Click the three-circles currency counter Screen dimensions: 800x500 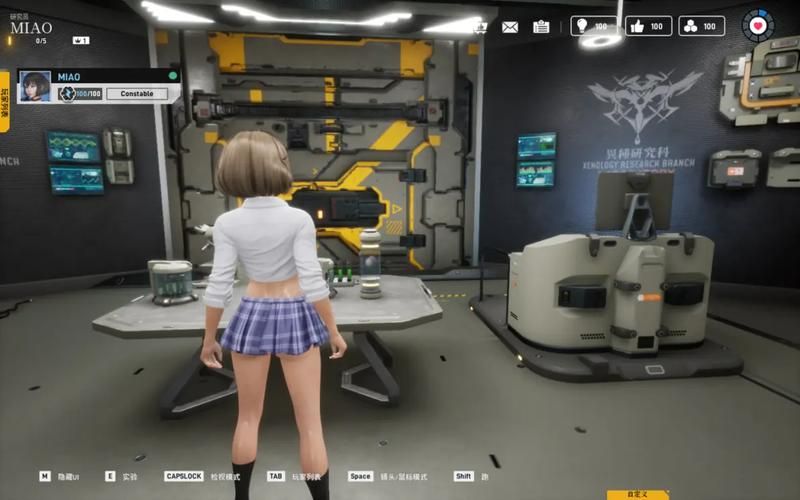[704, 26]
